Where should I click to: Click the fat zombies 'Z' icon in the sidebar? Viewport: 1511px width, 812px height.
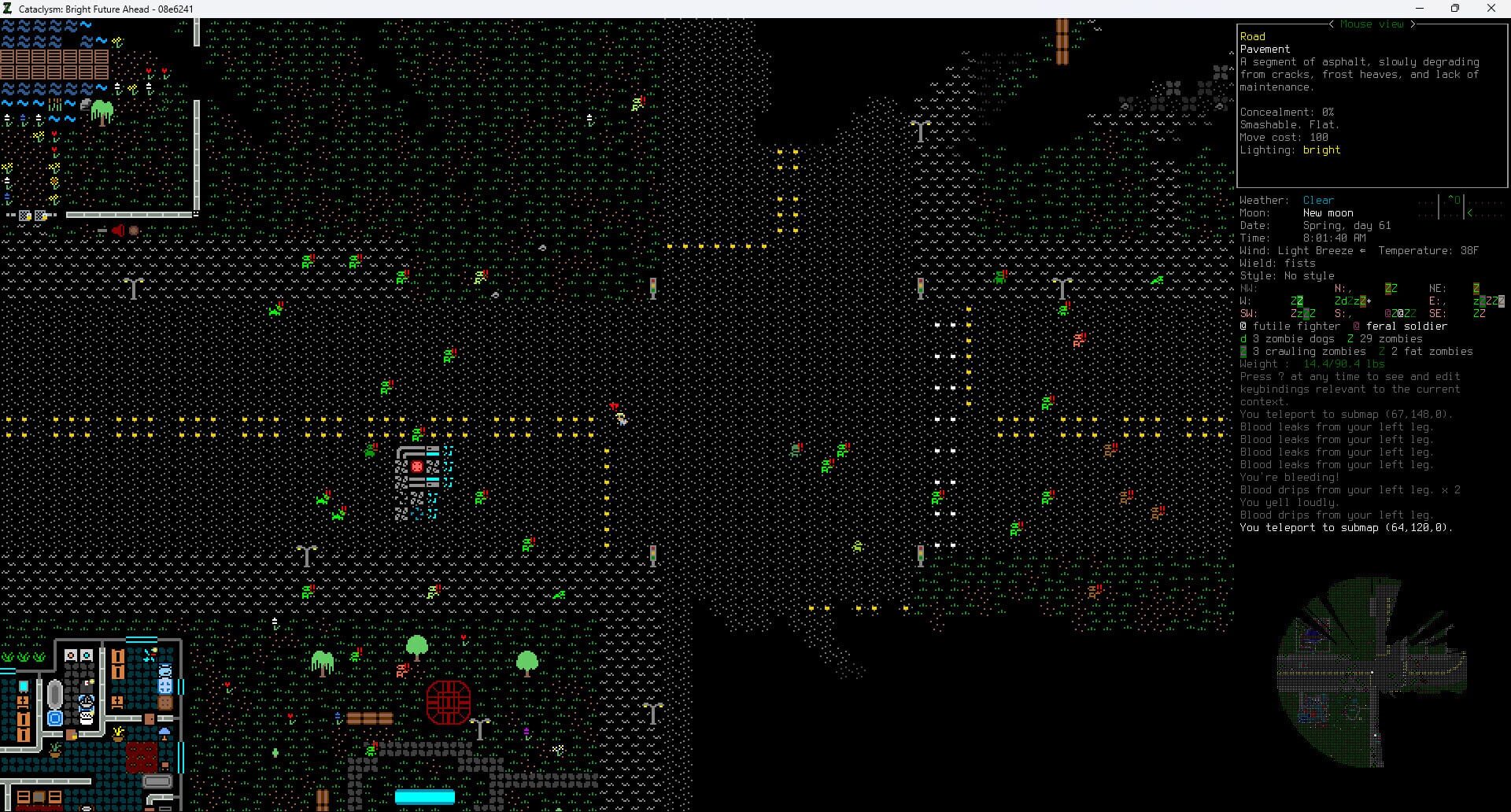click(x=1383, y=351)
